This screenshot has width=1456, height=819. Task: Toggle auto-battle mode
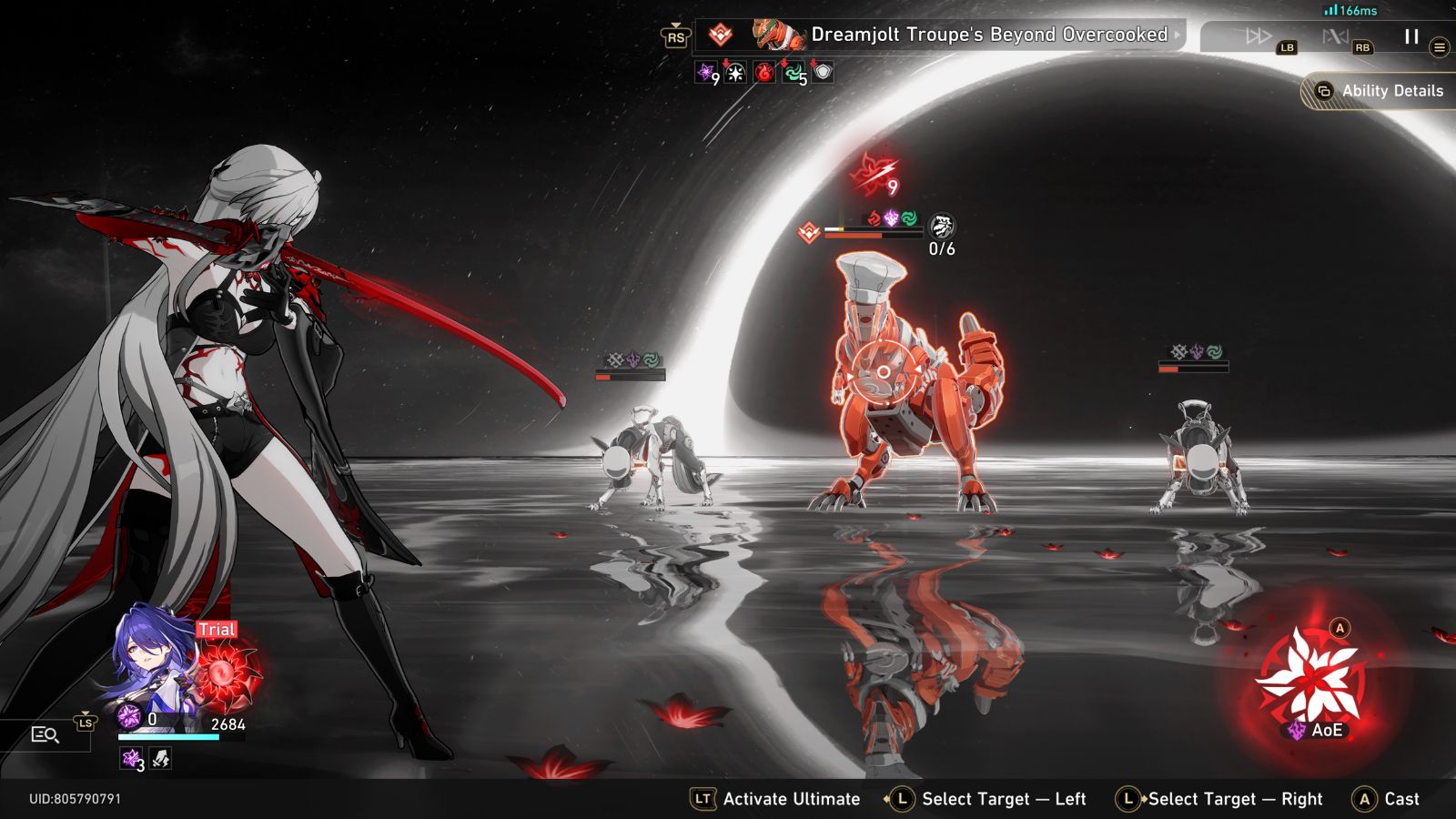1335,36
